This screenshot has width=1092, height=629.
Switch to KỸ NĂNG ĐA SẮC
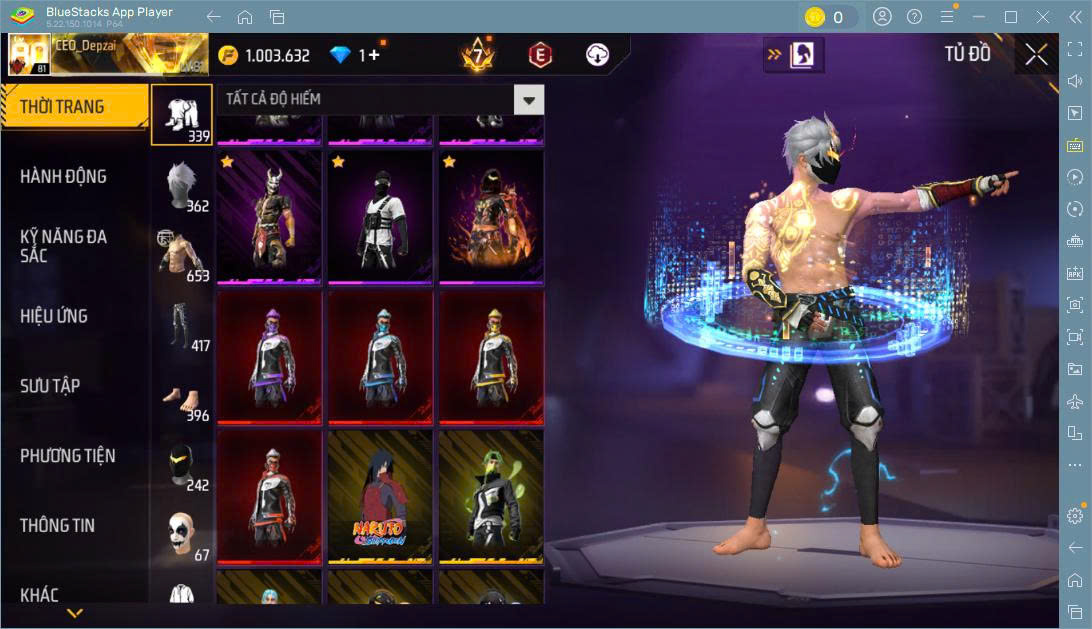[64, 246]
